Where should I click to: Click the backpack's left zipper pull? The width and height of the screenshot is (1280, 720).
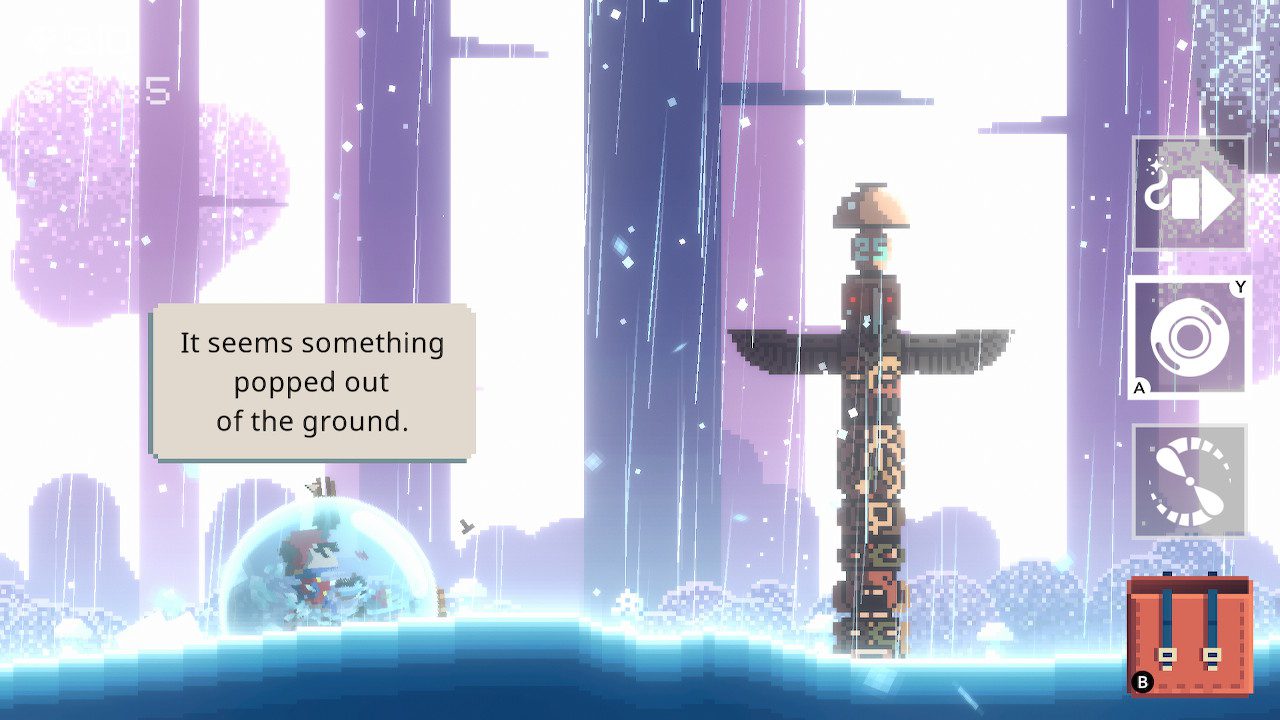(x=1167, y=652)
